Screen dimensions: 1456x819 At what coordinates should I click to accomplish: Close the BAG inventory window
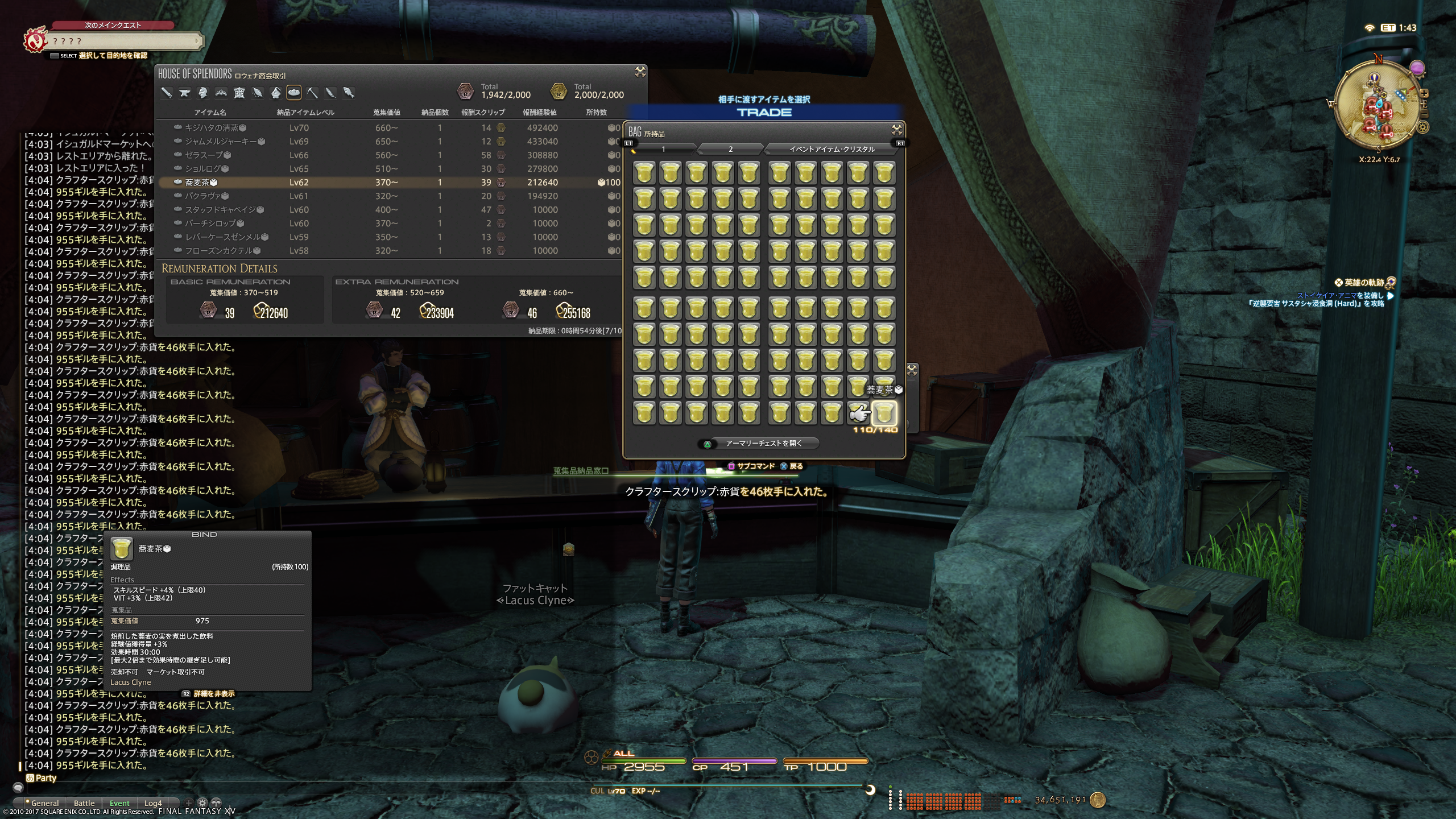click(x=896, y=130)
